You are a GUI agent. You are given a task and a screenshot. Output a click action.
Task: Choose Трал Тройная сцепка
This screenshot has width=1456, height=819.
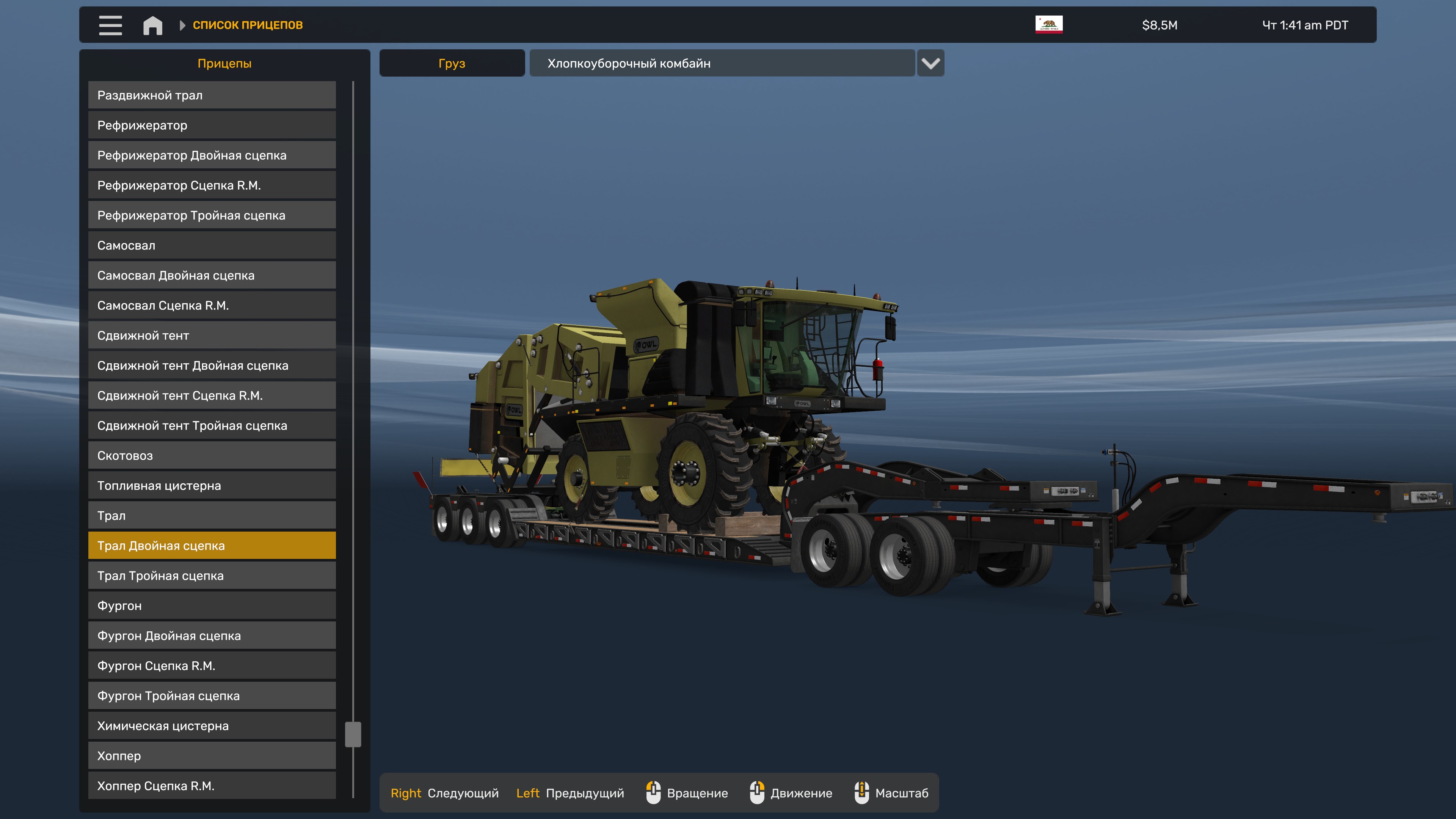tap(212, 576)
